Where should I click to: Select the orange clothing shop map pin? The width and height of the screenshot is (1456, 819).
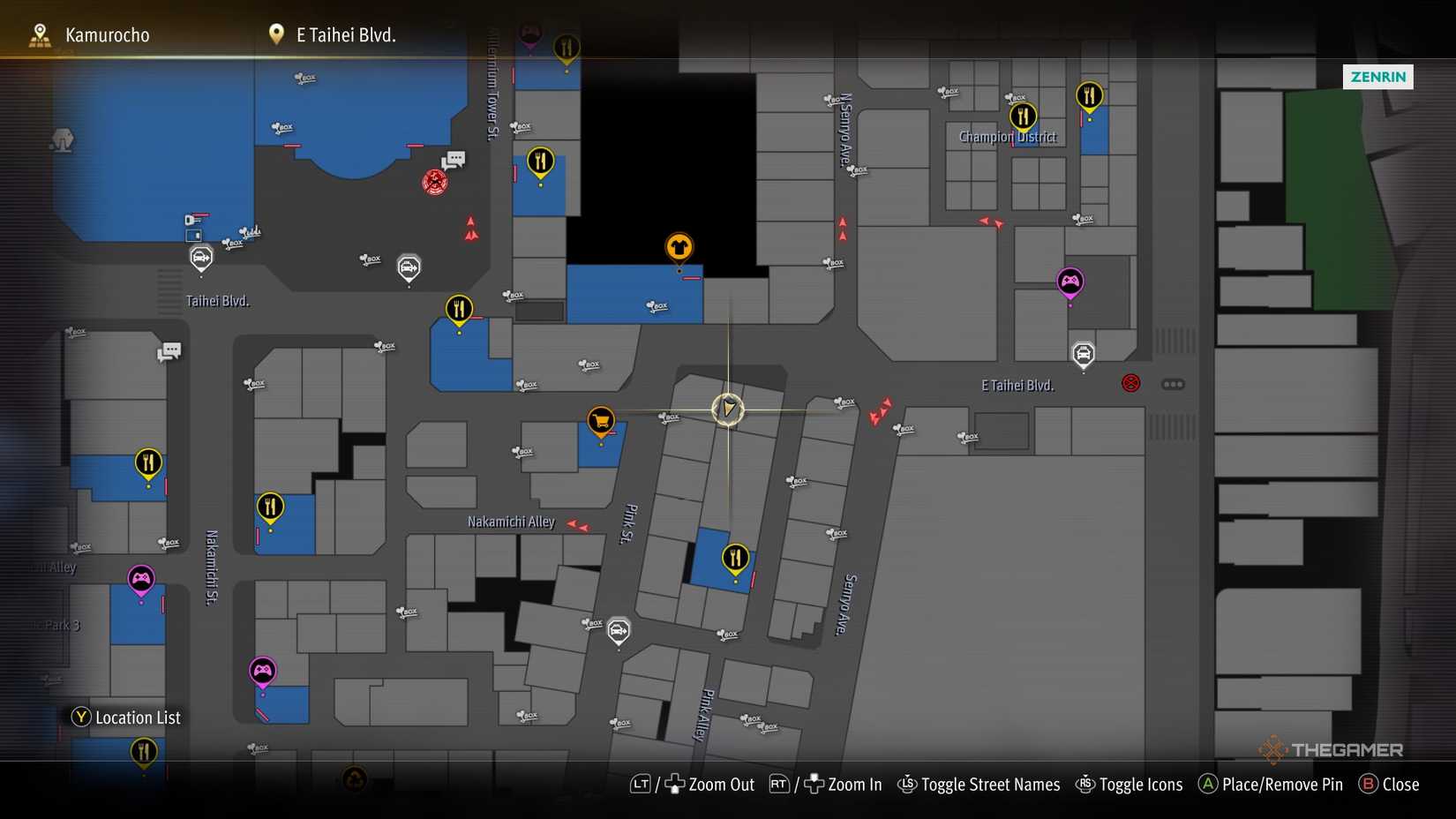click(x=678, y=248)
